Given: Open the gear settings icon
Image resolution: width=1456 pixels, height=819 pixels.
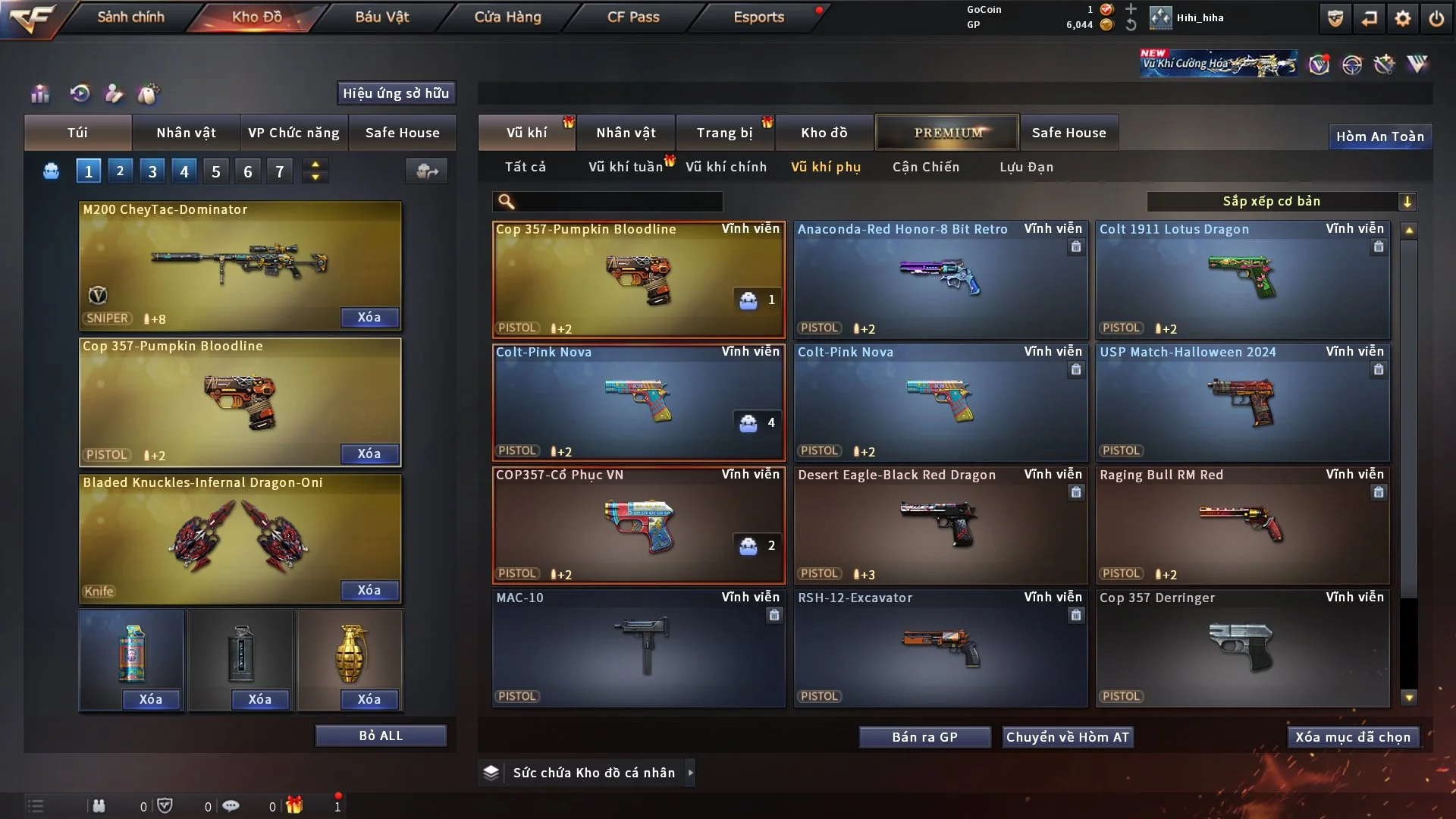Looking at the screenshot, I should [1402, 18].
